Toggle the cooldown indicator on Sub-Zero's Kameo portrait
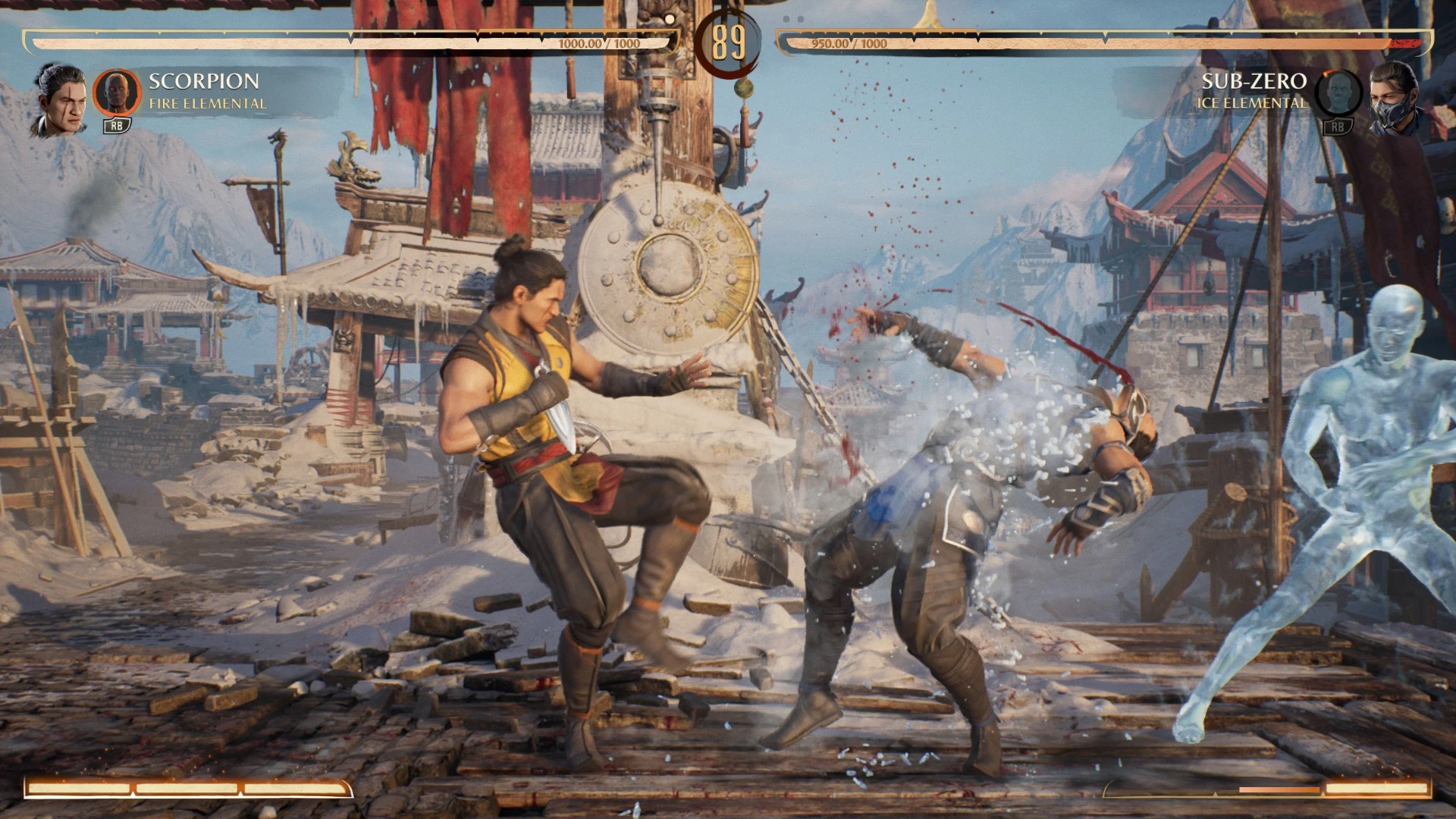1456x819 pixels. 1330,73
